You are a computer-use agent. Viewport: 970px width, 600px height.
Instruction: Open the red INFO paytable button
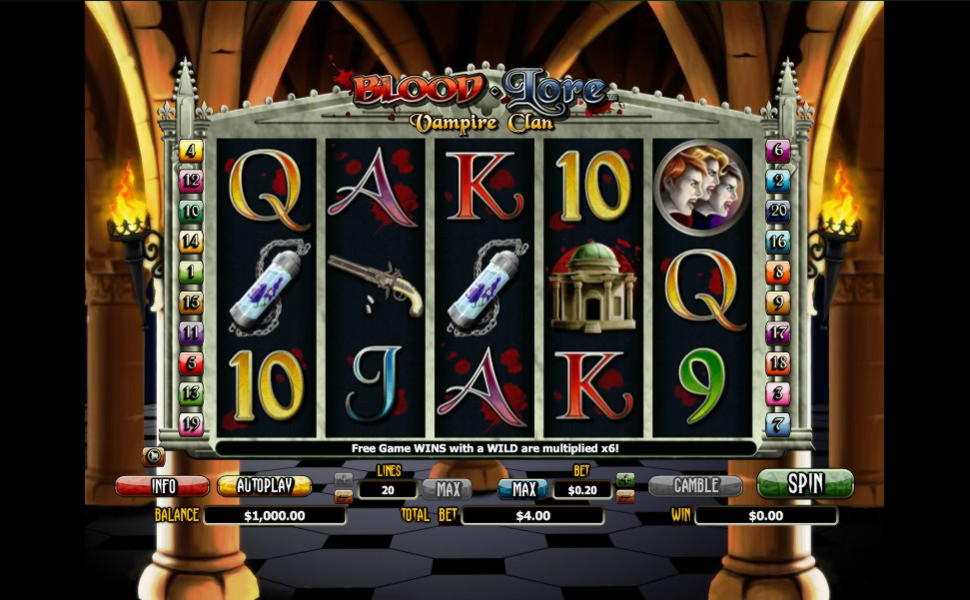tap(162, 486)
